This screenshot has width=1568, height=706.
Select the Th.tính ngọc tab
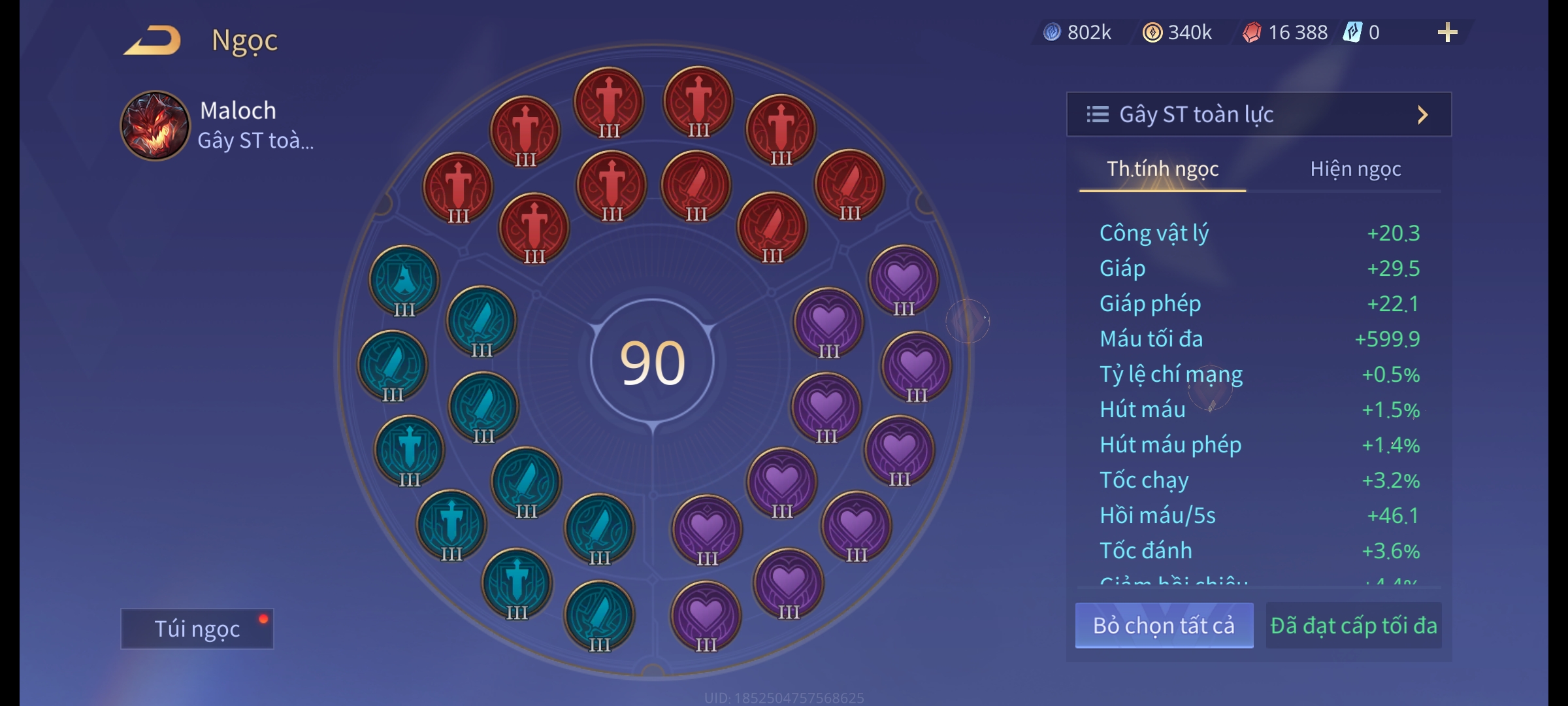1162,169
